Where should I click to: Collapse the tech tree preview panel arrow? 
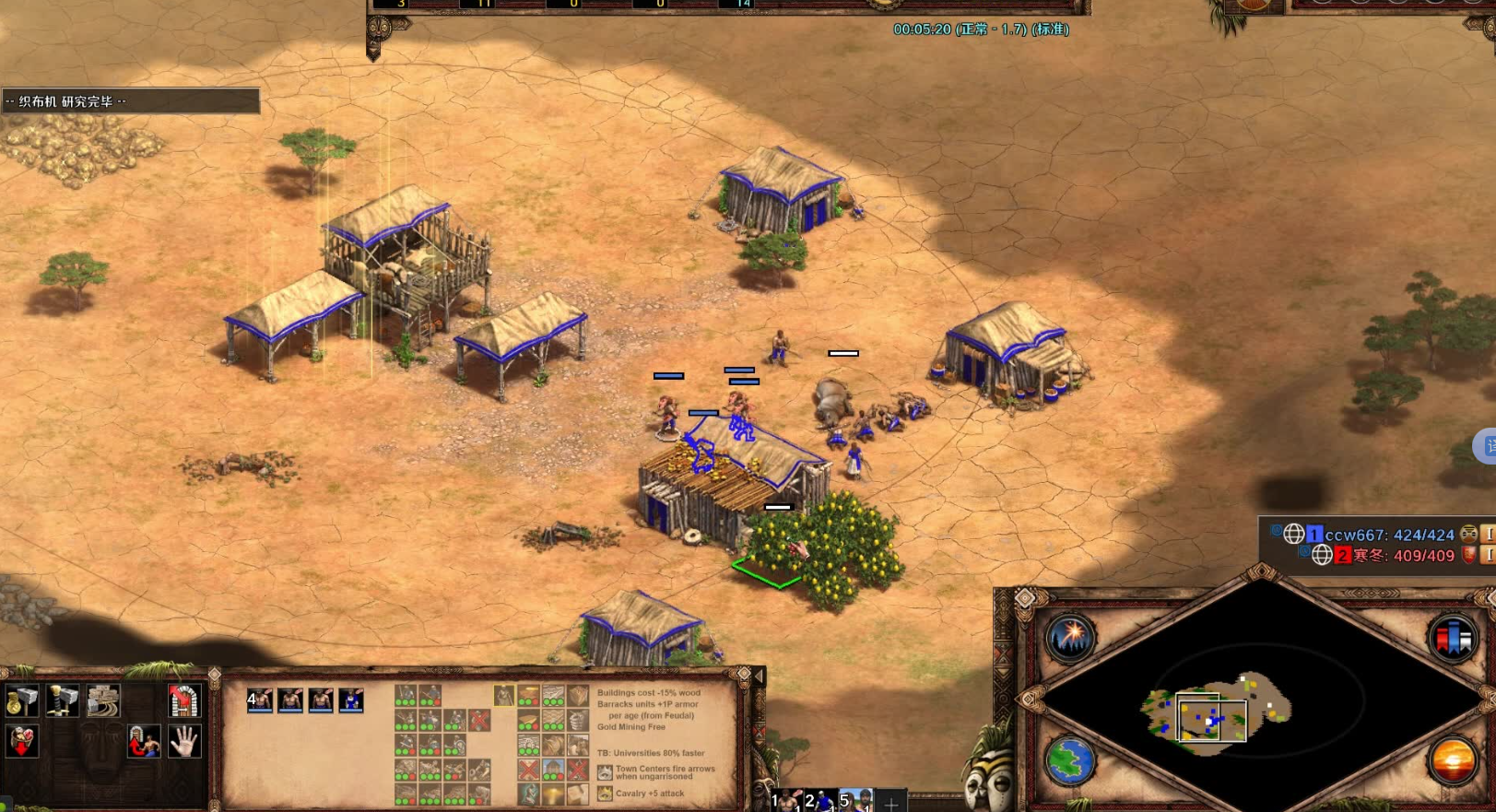point(759,677)
